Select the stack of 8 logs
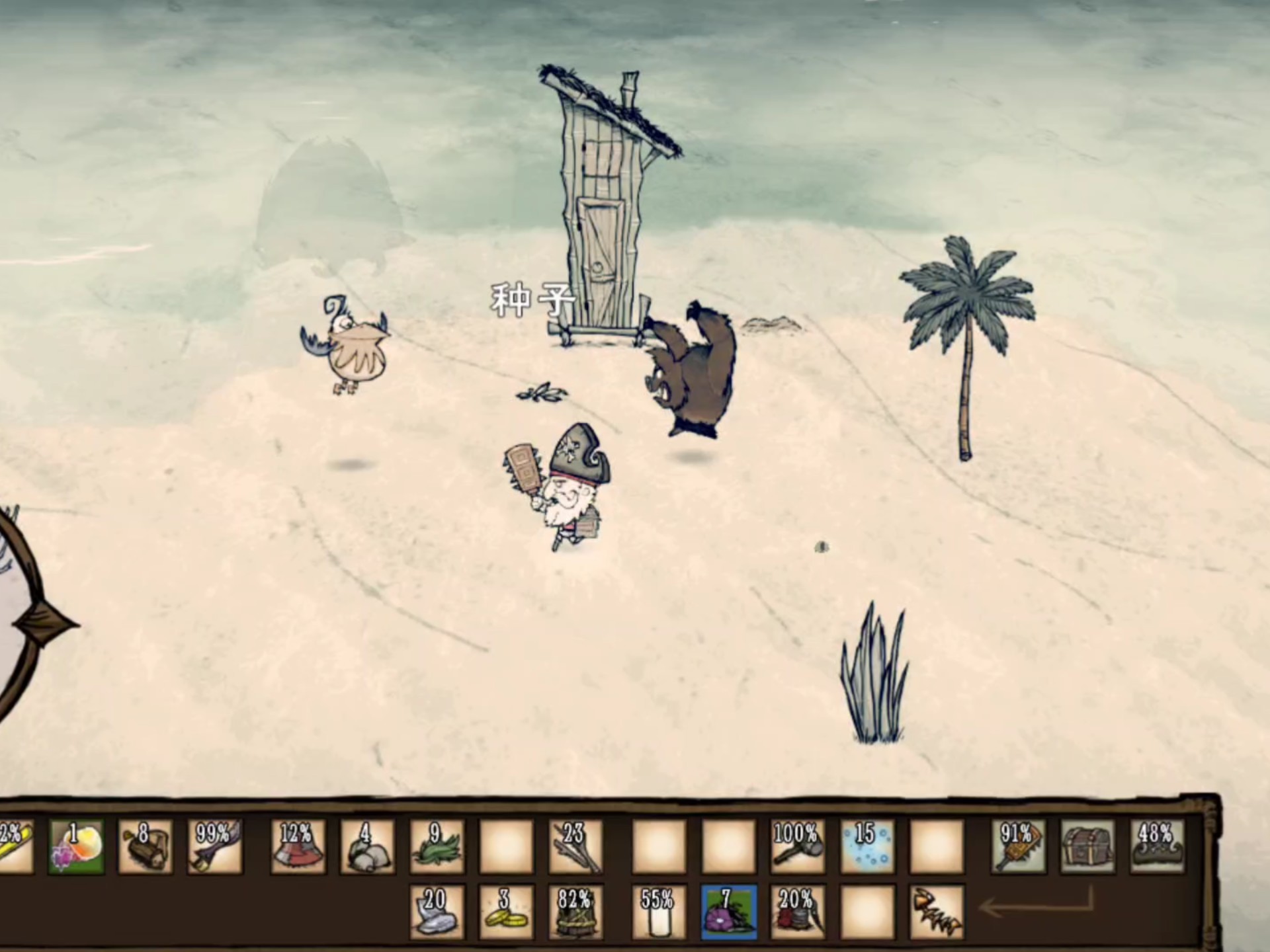1270x952 pixels. pos(146,847)
